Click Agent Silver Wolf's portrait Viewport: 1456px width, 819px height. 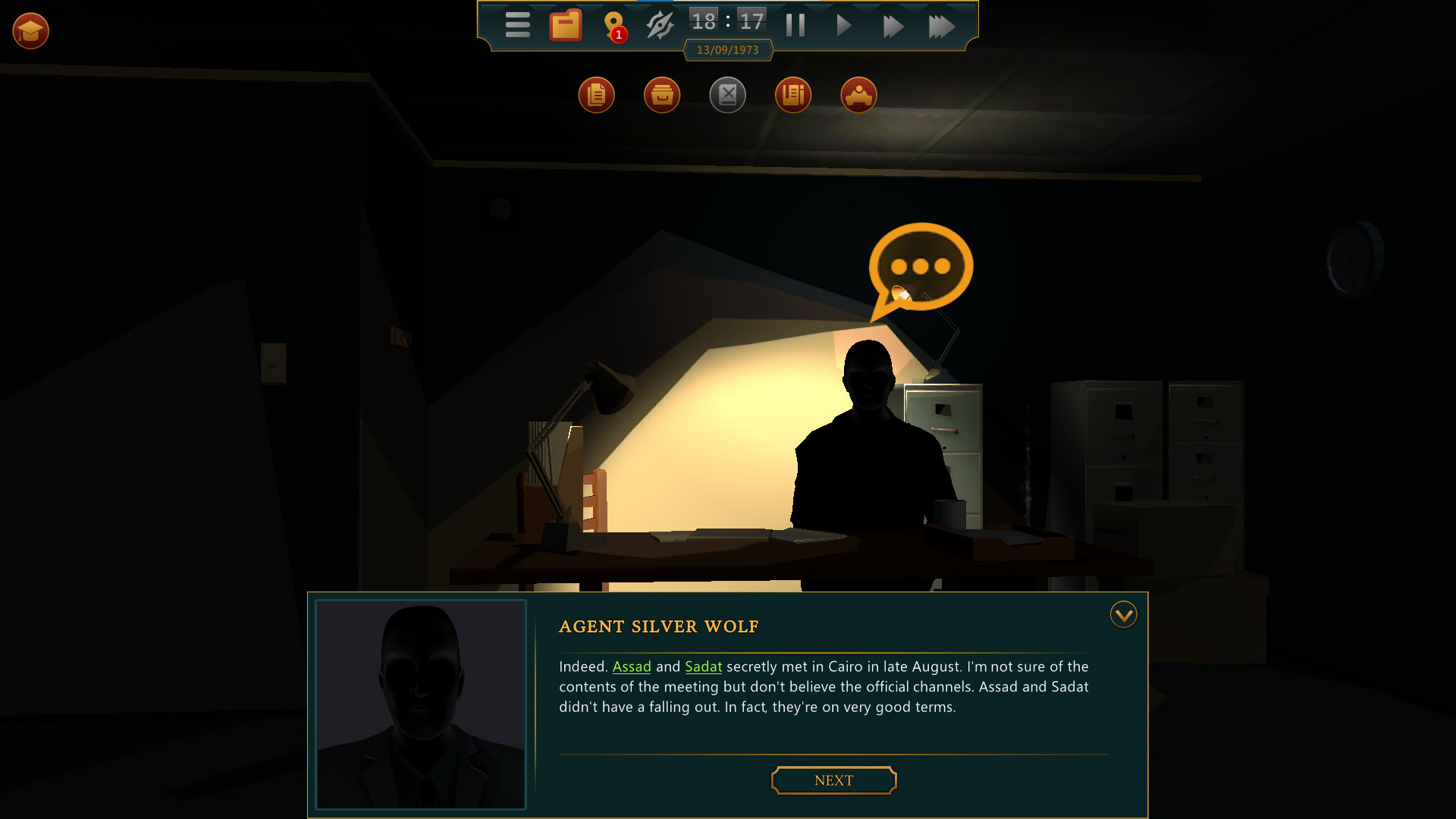420,705
